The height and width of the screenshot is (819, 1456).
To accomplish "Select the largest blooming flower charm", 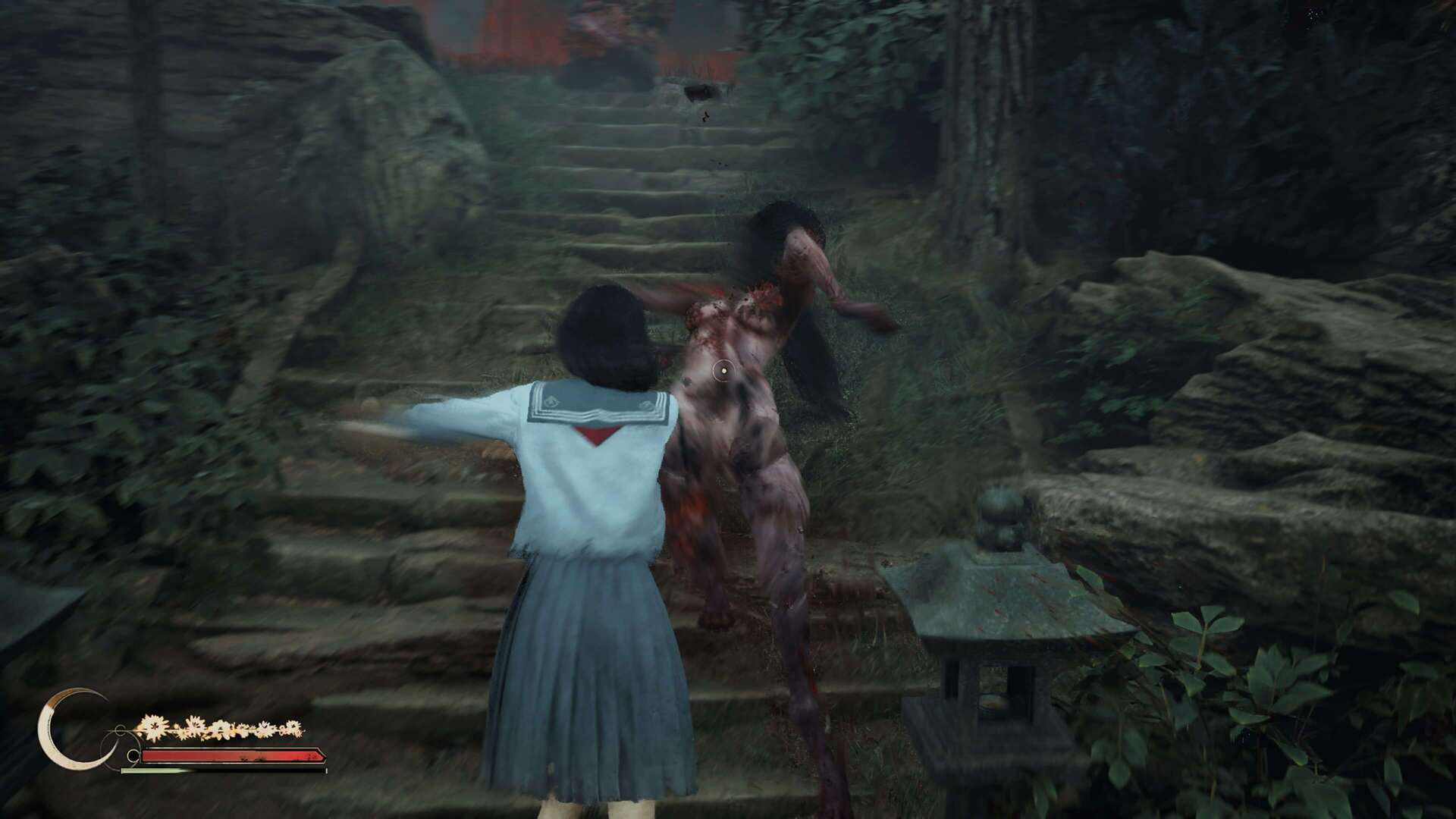I will 154,726.
